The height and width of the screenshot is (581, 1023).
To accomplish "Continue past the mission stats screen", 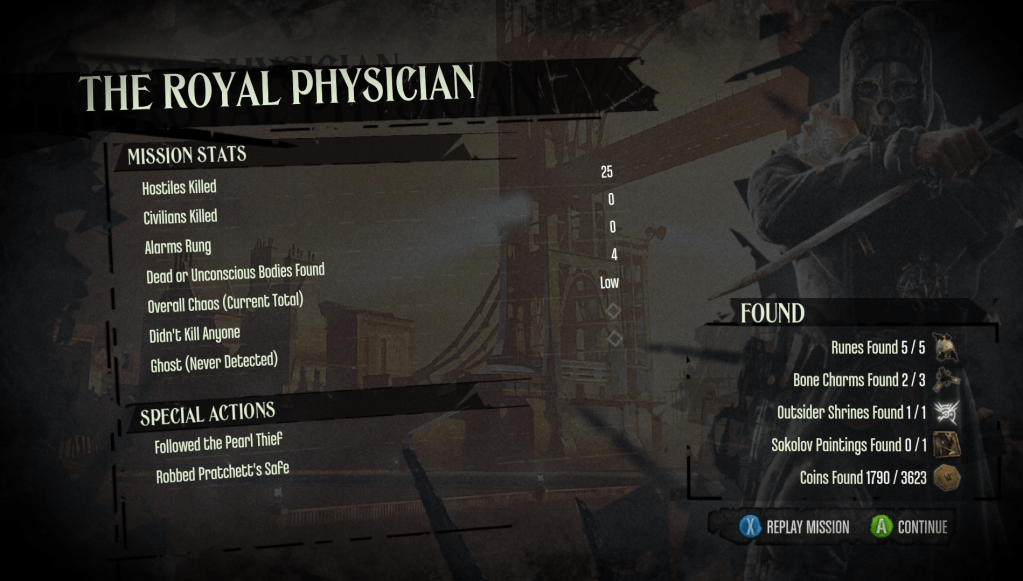I will click(x=909, y=527).
